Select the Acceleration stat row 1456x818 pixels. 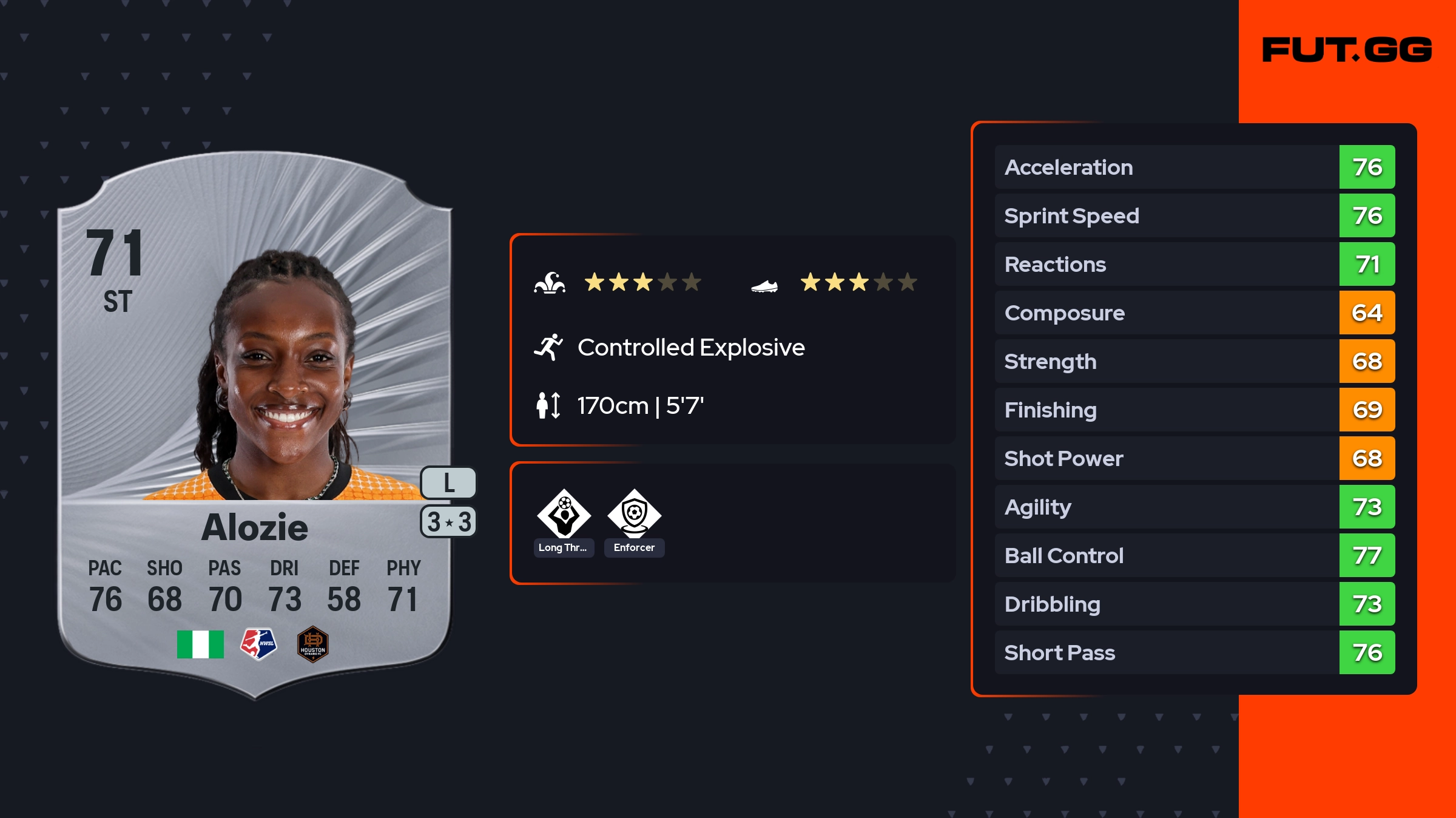click(x=1194, y=167)
